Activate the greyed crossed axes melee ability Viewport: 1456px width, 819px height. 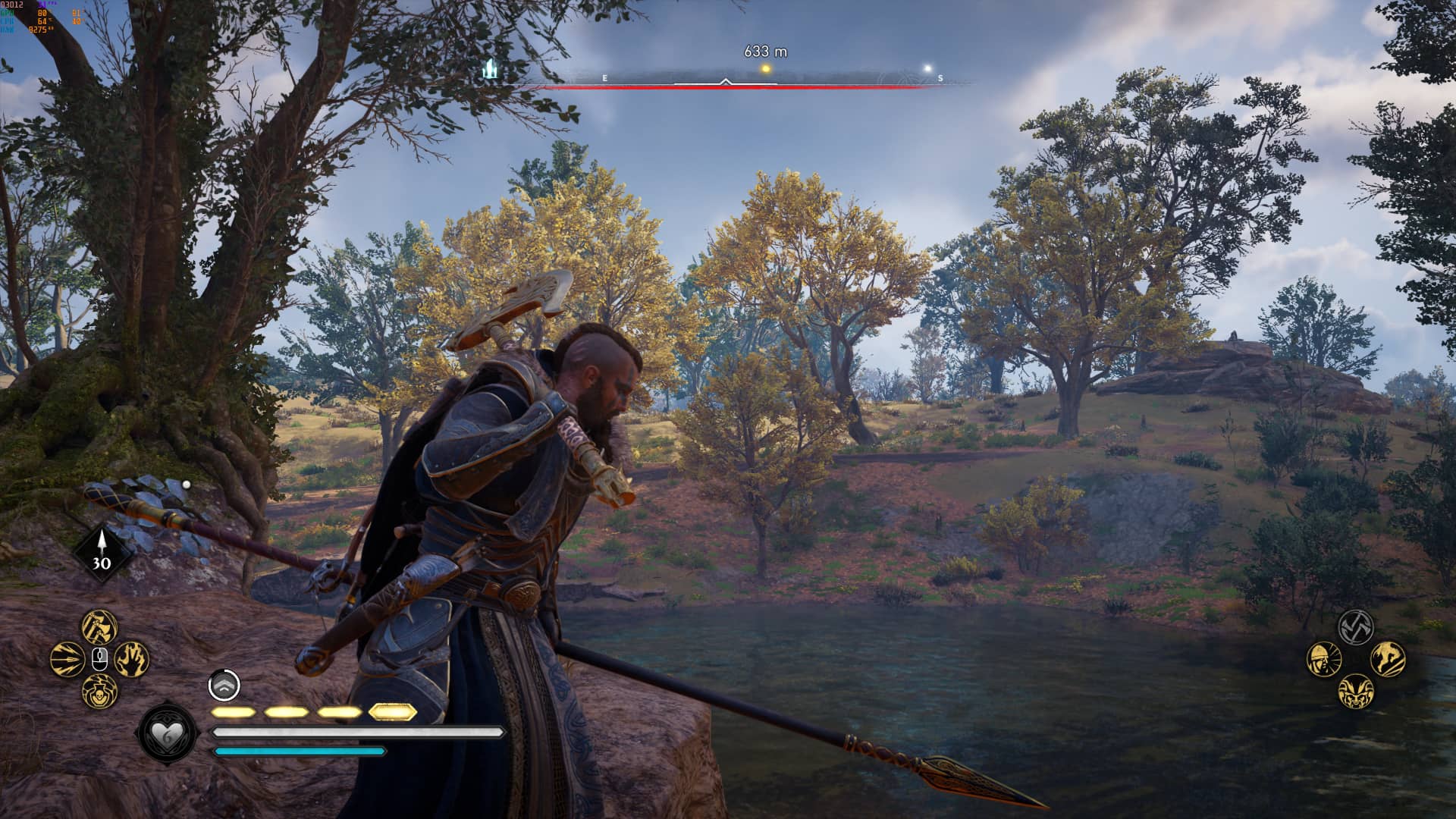point(1356,626)
